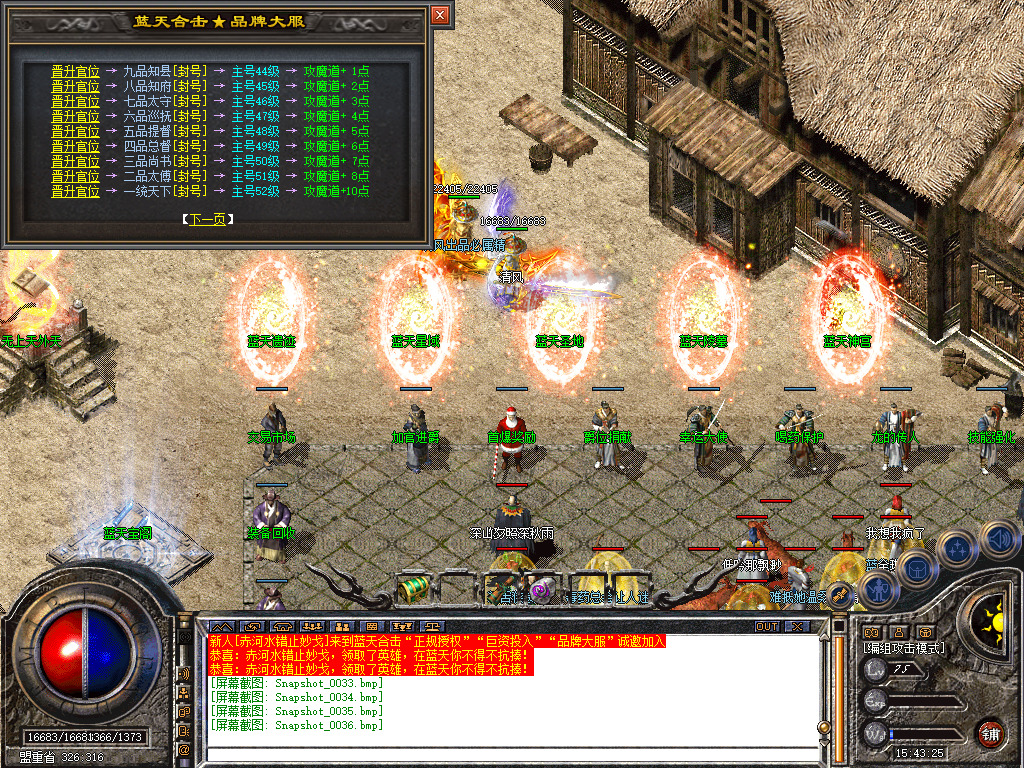Open the character status round button
This screenshot has width=1024, height=768.
pyautogui.click(x=879, y=589)
